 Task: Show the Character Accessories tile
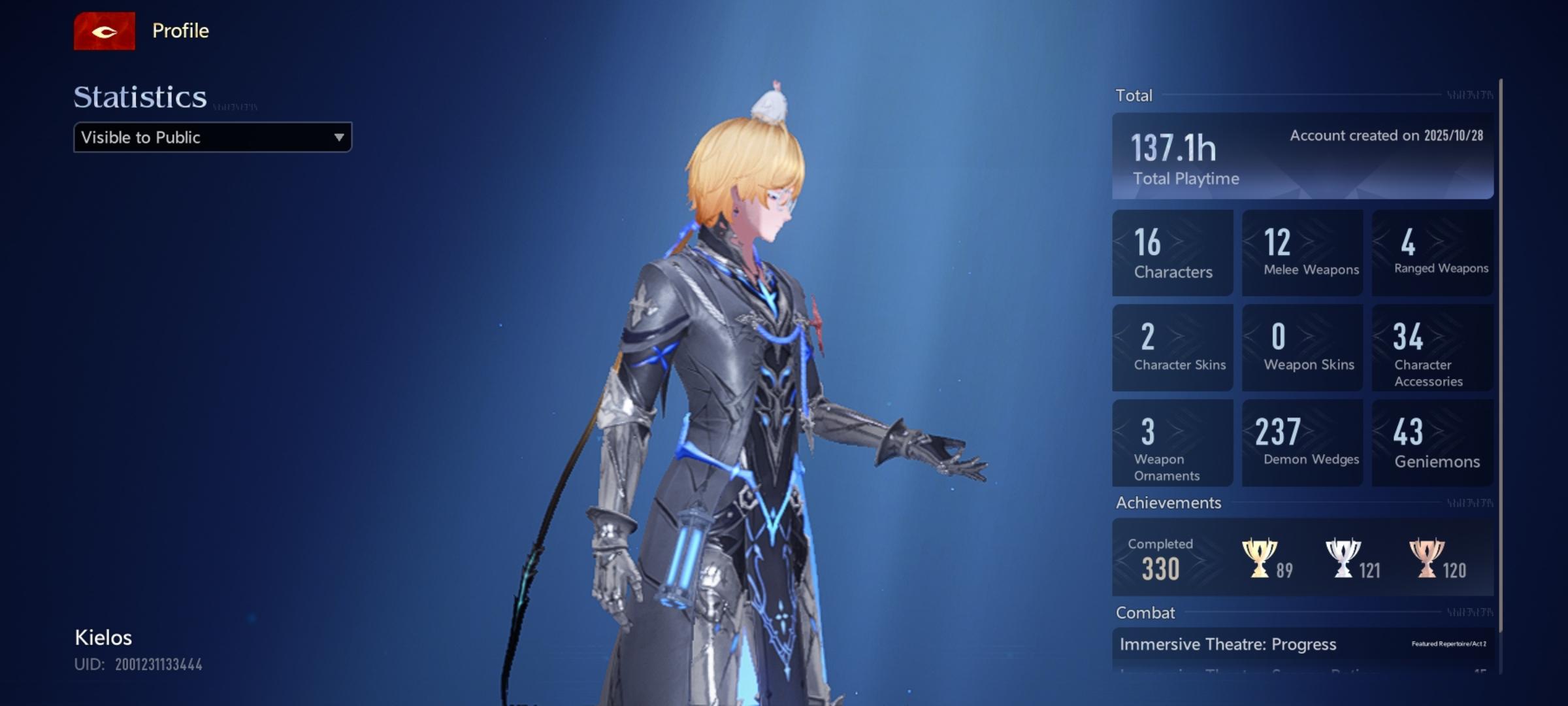[x=1432, y=348]
